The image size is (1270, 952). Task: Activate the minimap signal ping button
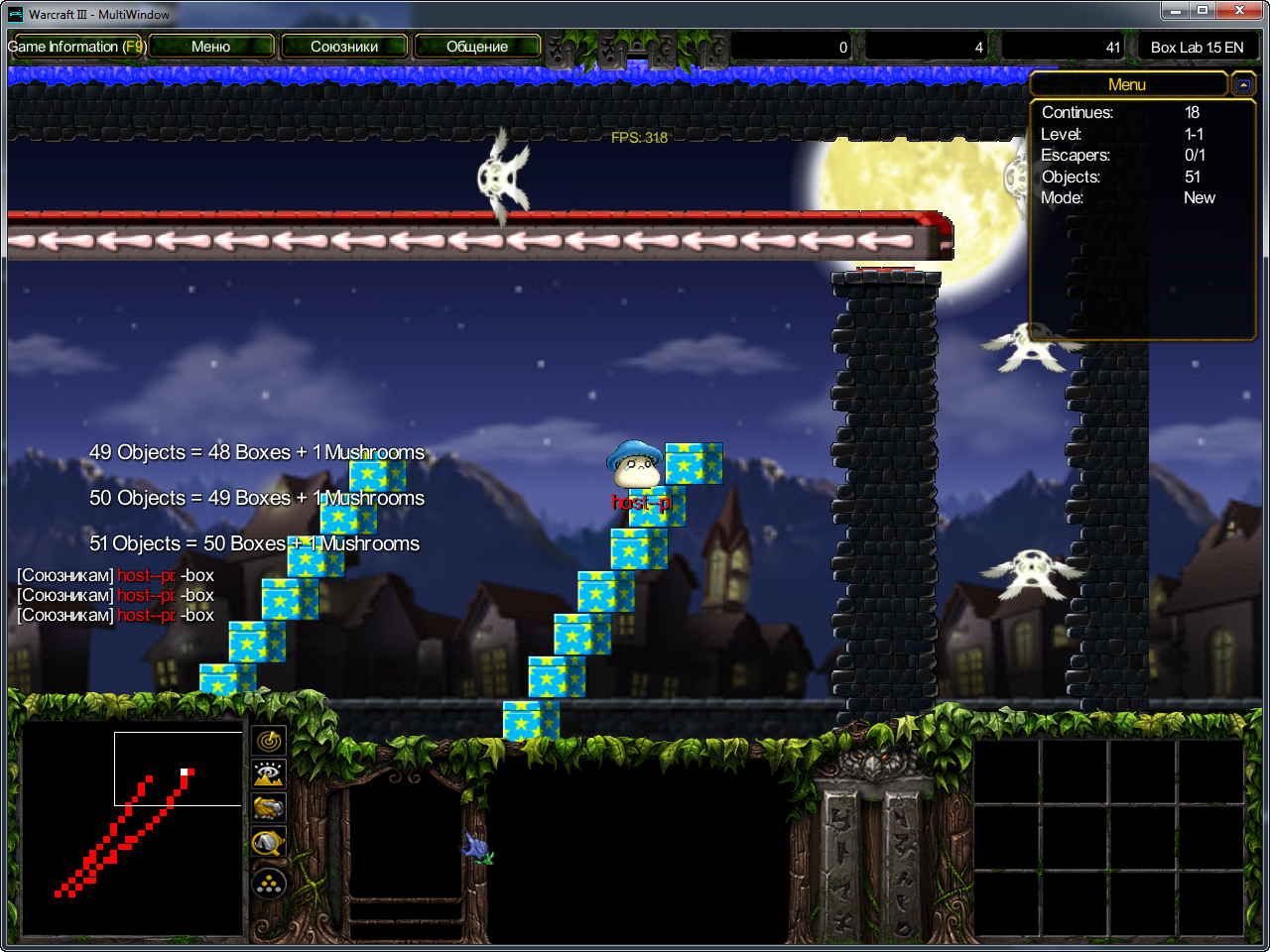269,740
